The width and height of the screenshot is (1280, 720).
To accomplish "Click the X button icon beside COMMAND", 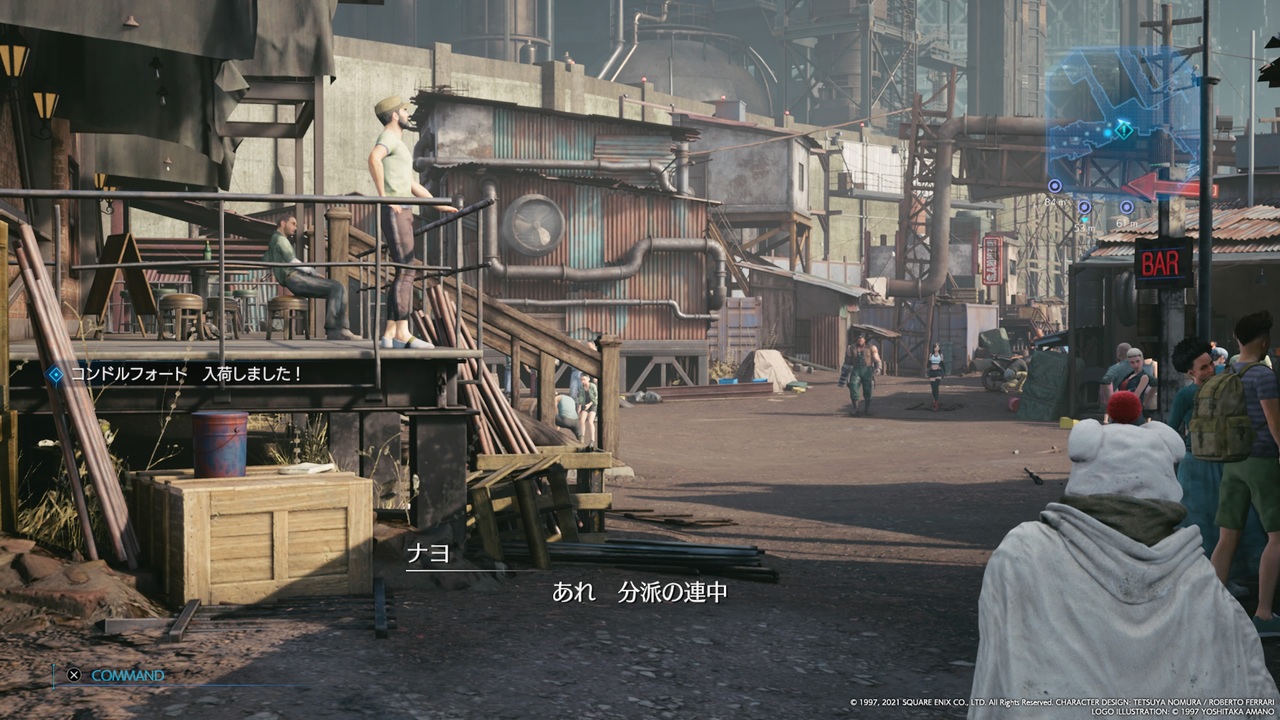I will (72, 675).
